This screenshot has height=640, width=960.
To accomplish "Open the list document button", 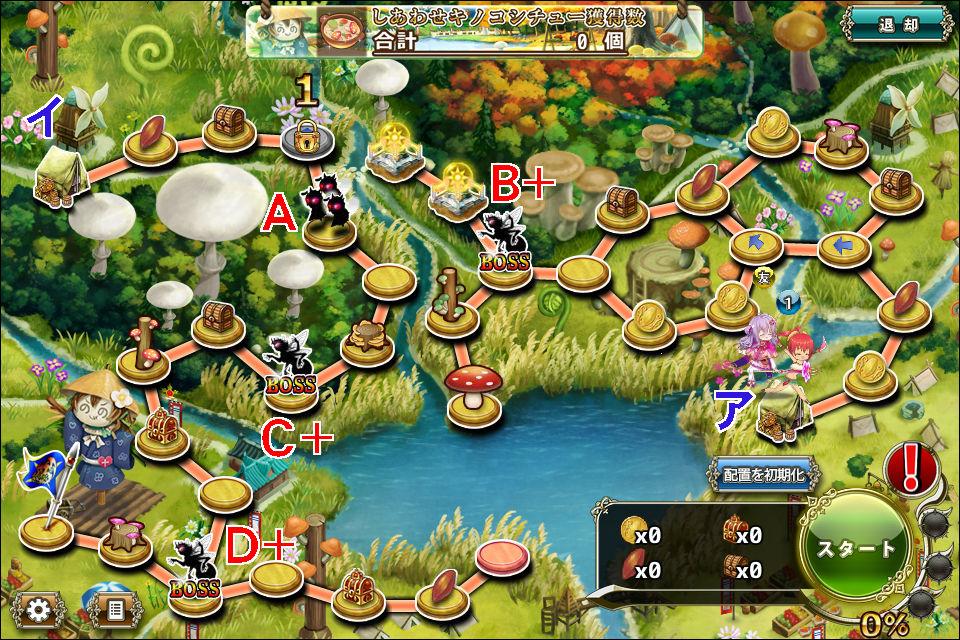I will point(114,607).
